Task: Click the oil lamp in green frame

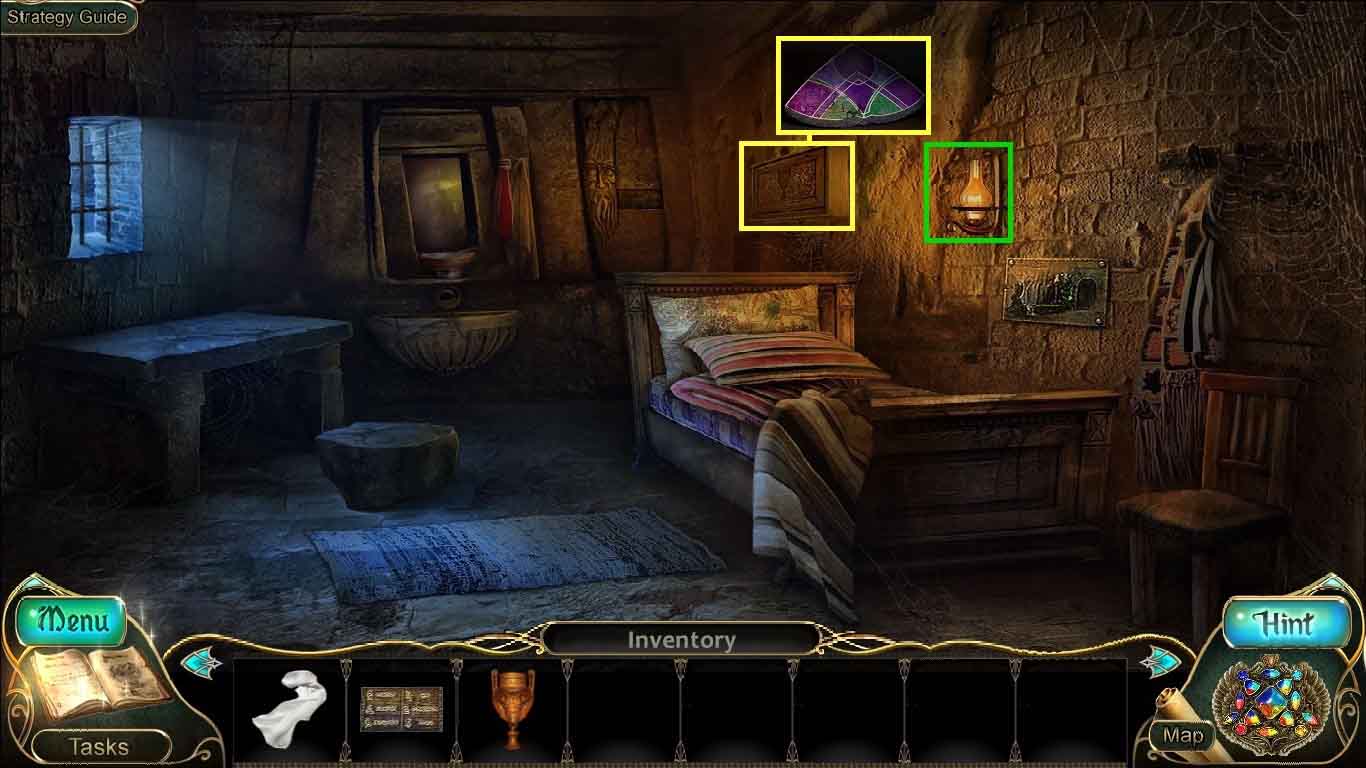Action: 969,192
